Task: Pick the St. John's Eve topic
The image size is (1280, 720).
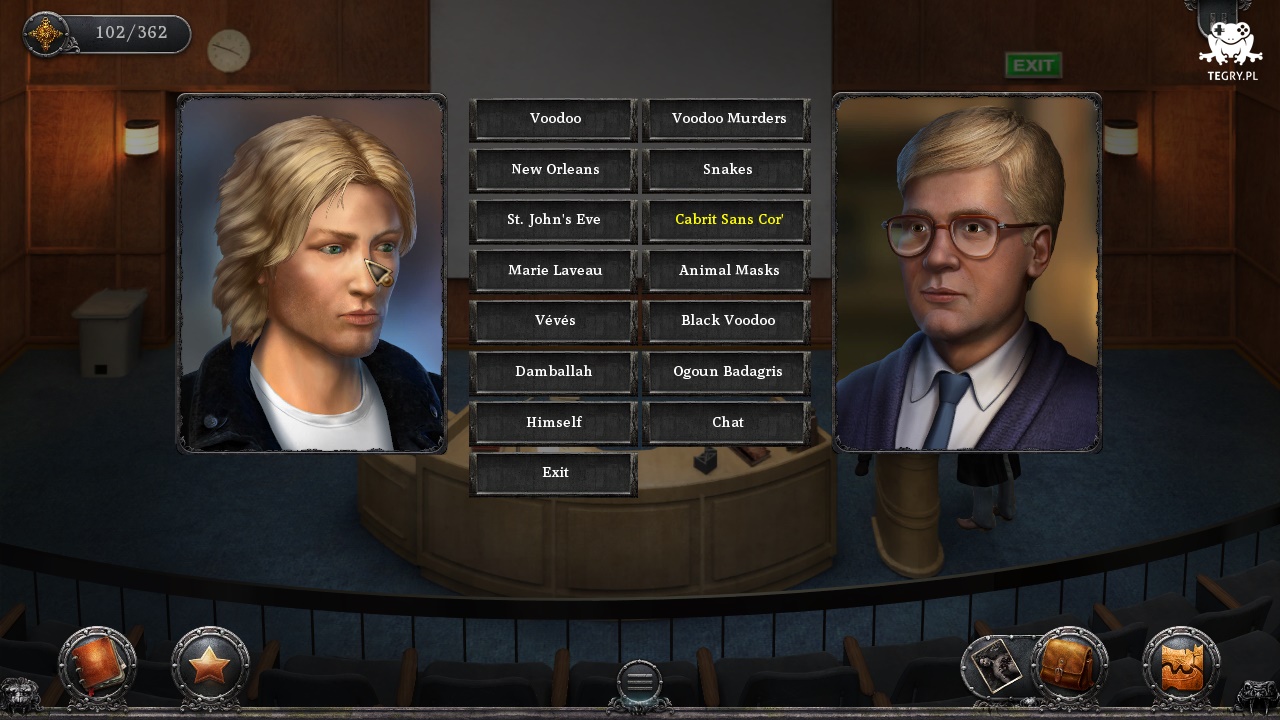Action: click(x=553, y=220)
